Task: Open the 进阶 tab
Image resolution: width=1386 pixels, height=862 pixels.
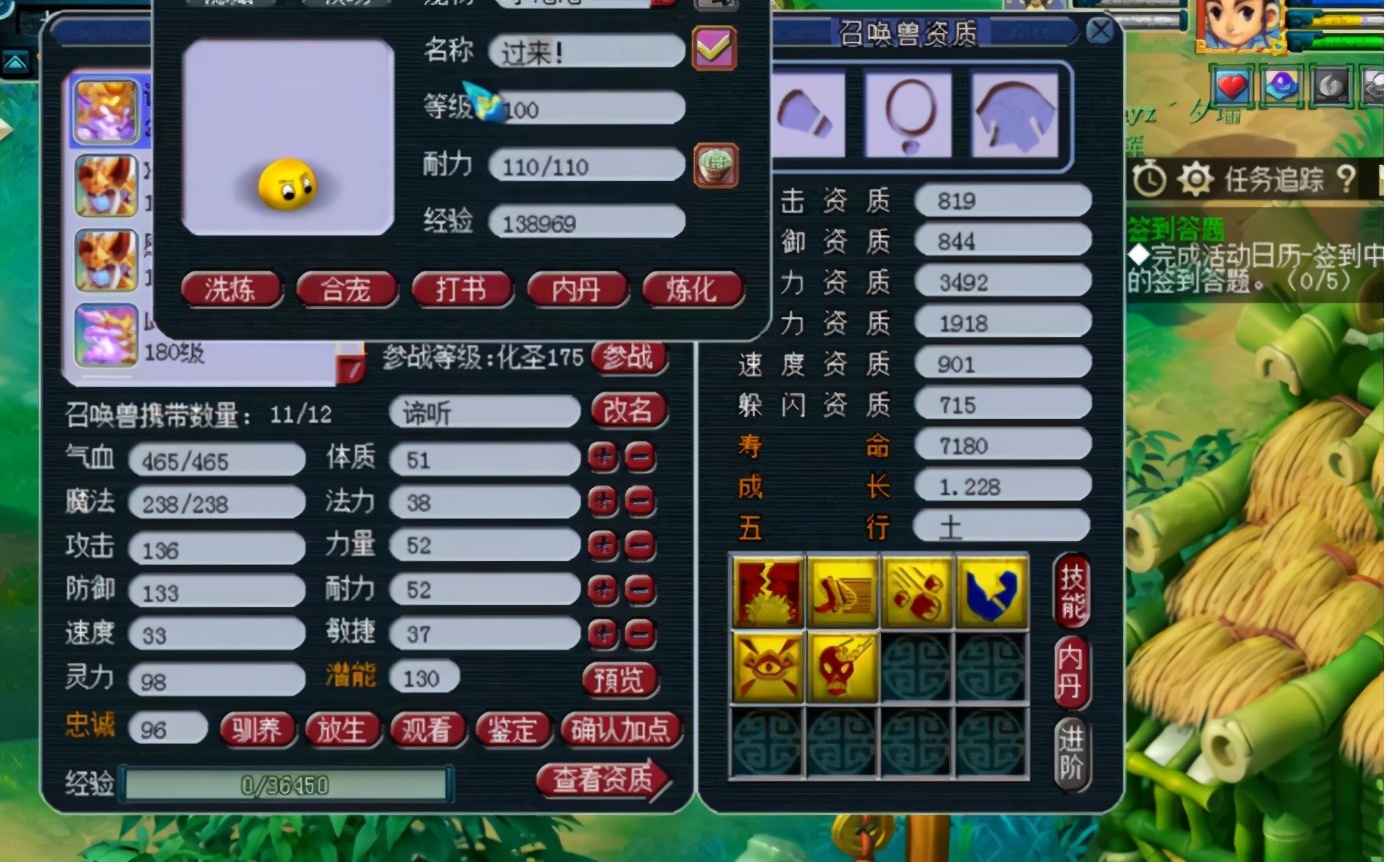Action: pos(1072,746)
